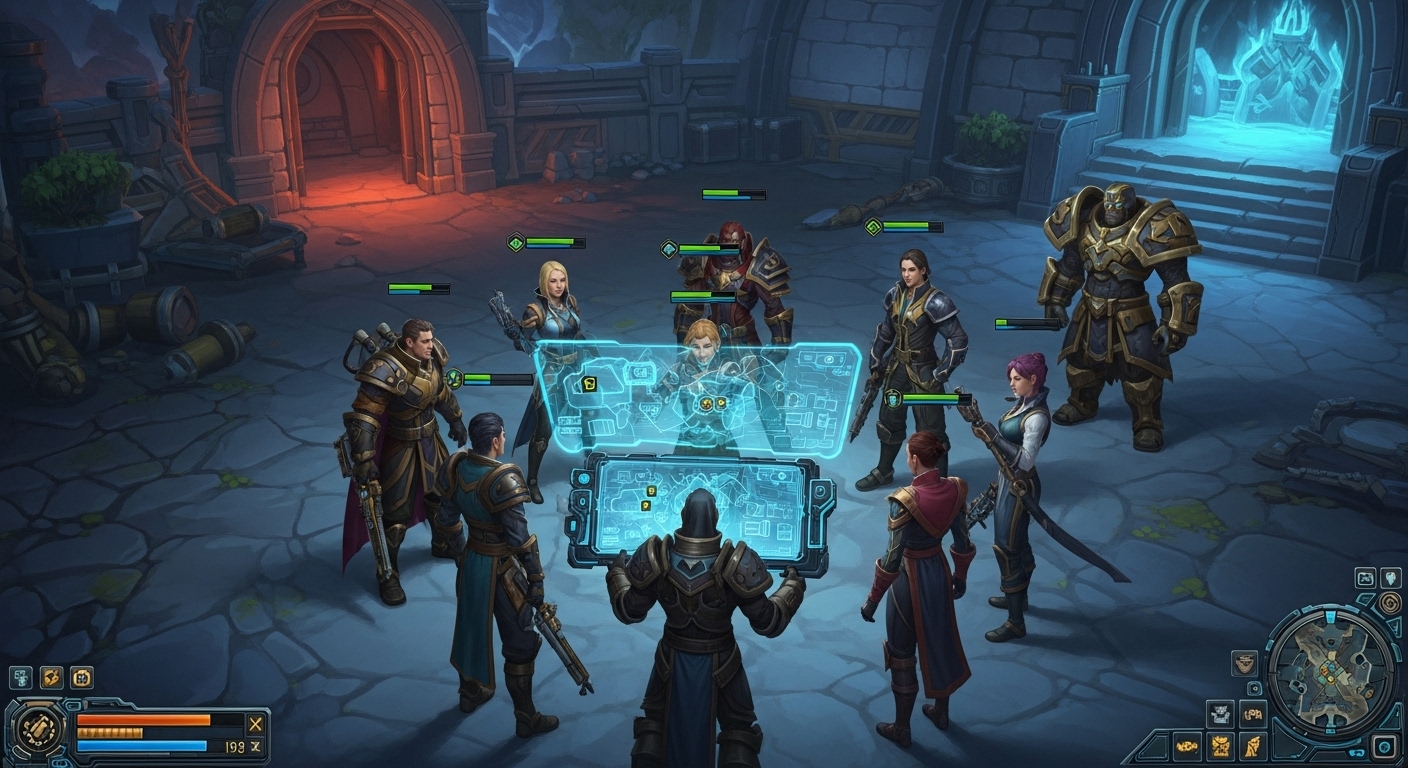Toggle the hourglass indicator beside the mana bar

tap(256, 746)
